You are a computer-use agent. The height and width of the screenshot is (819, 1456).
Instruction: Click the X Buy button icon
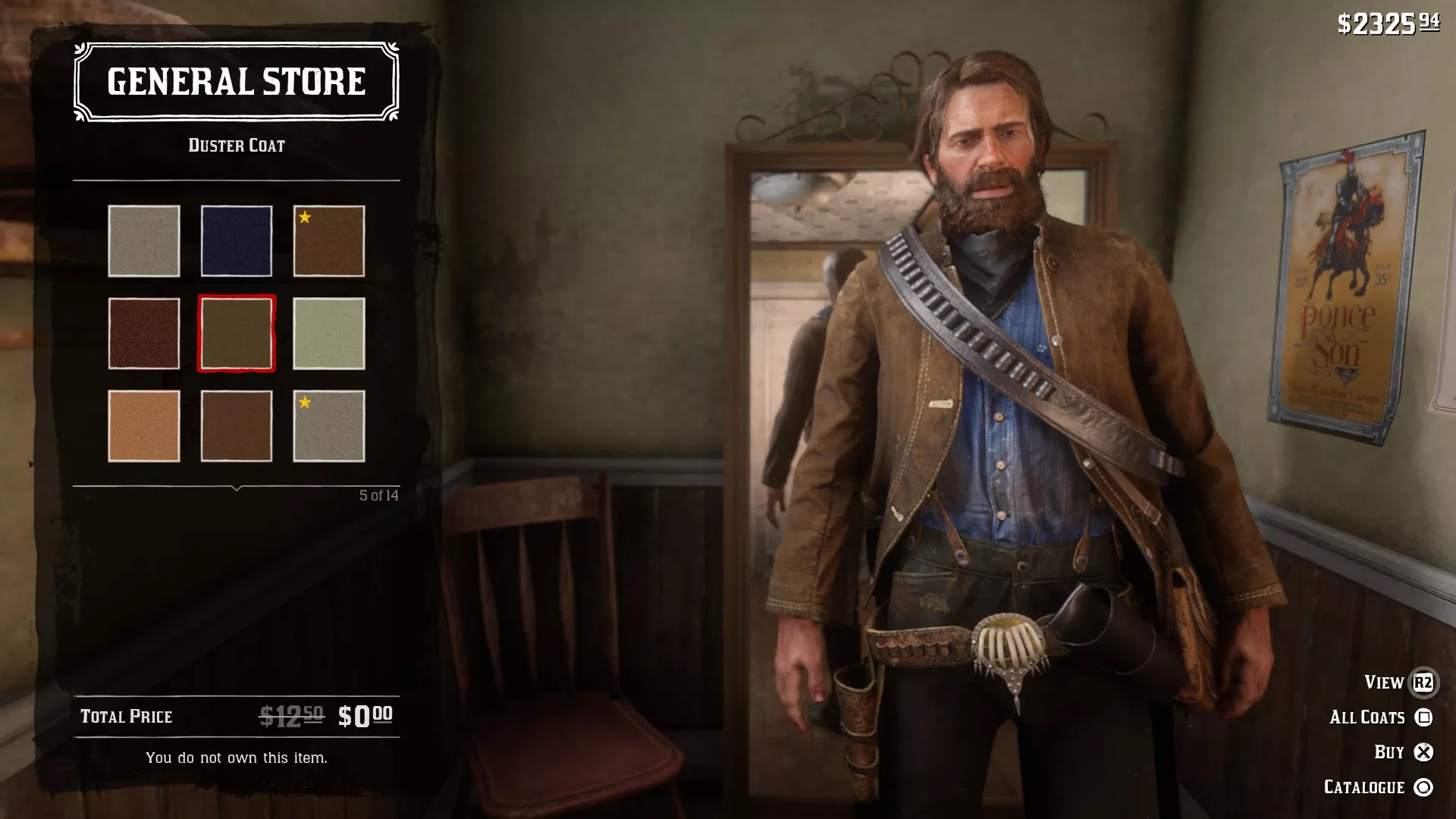pyautogui.click(x=1424, y=751)
